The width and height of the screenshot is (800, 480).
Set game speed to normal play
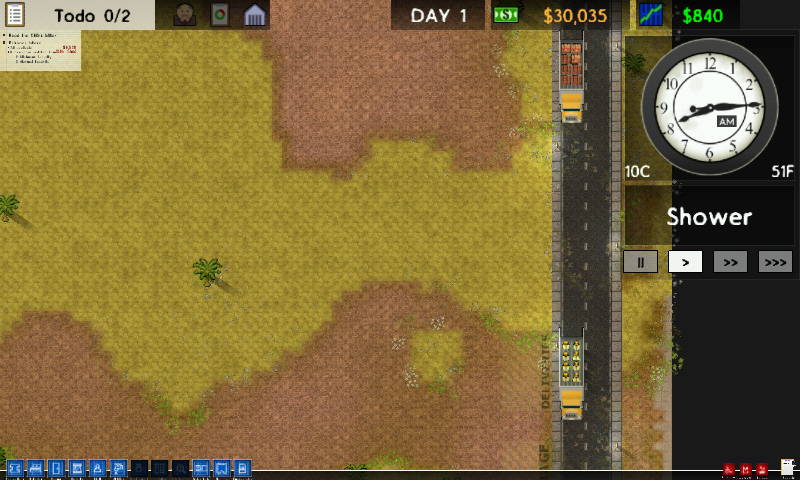pyautogui.click(x=685, y=262)
